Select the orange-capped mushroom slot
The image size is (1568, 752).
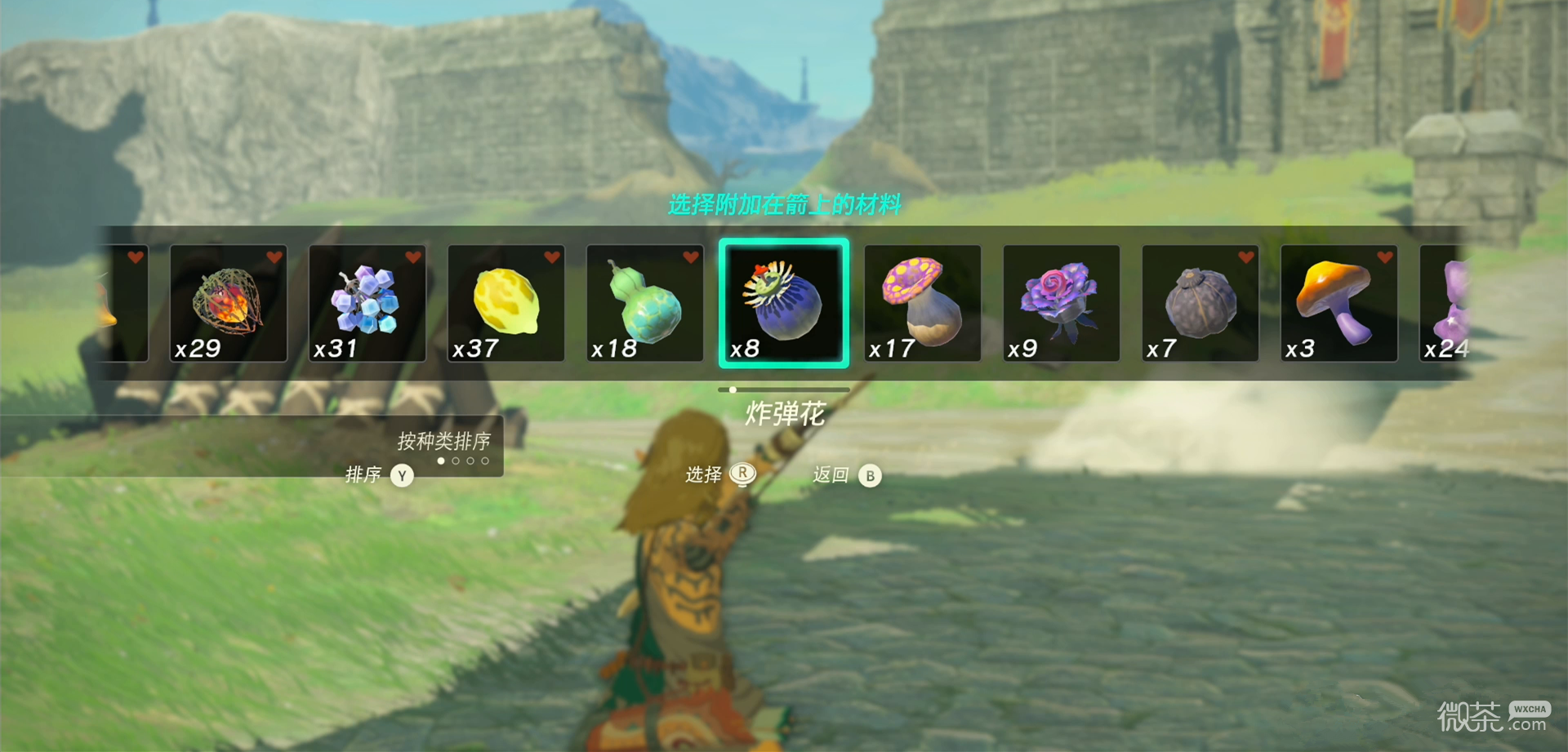tap(1339, 304)
